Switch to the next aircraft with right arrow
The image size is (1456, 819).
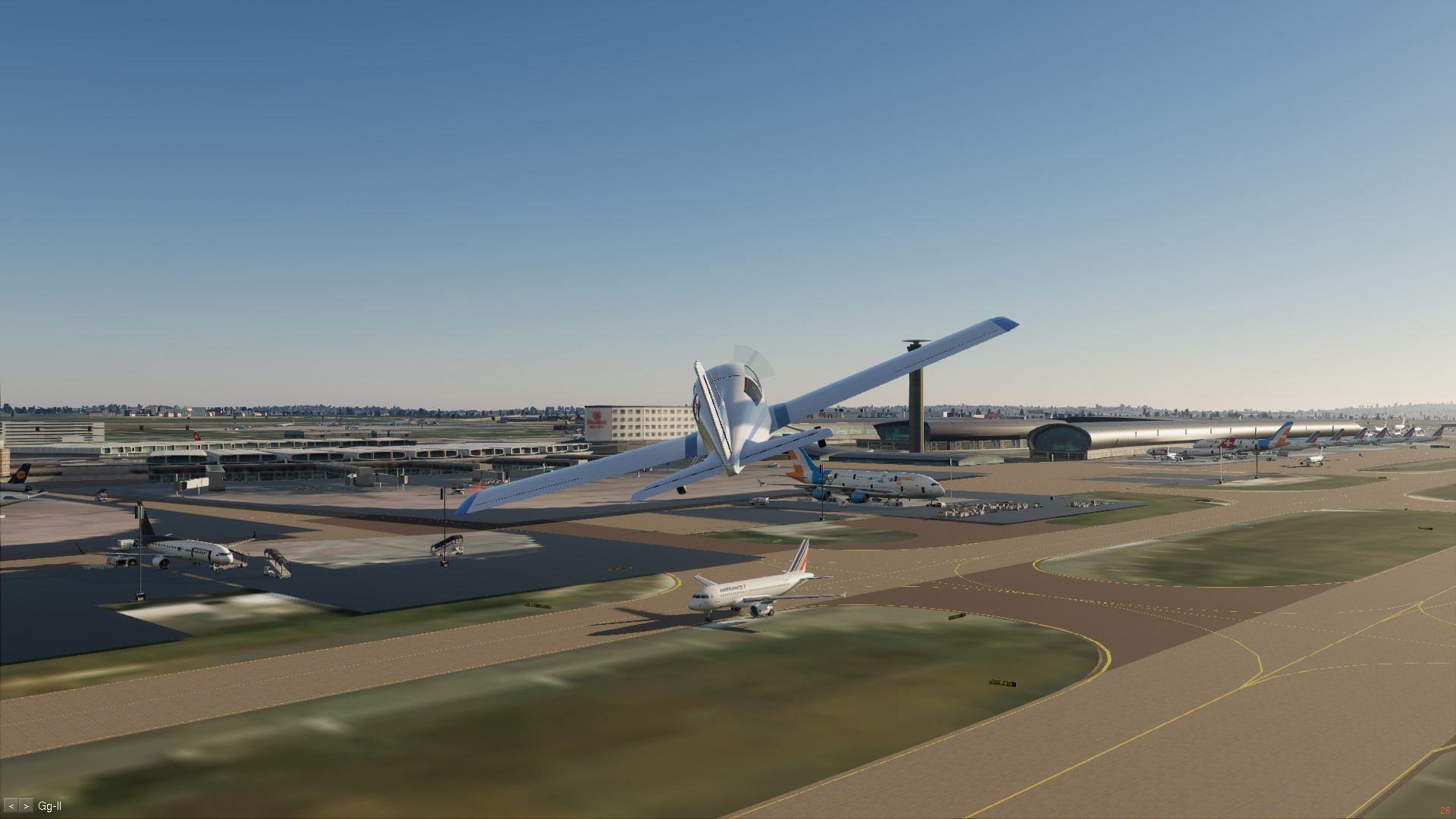pyautogui.click(x=27, y=806)
